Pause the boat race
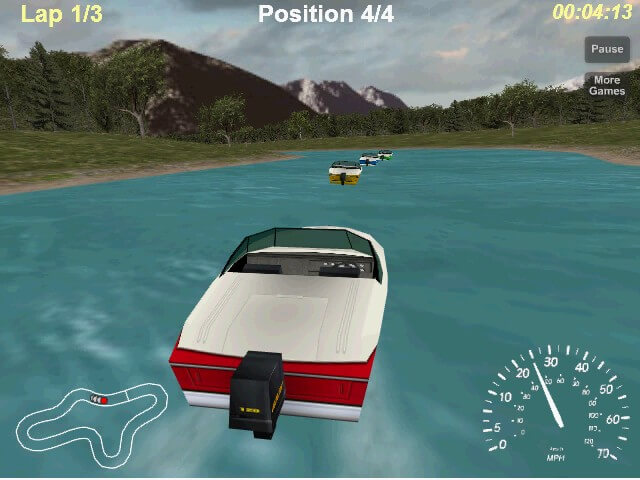Screen dimensions: 640x480 (606, 49)
